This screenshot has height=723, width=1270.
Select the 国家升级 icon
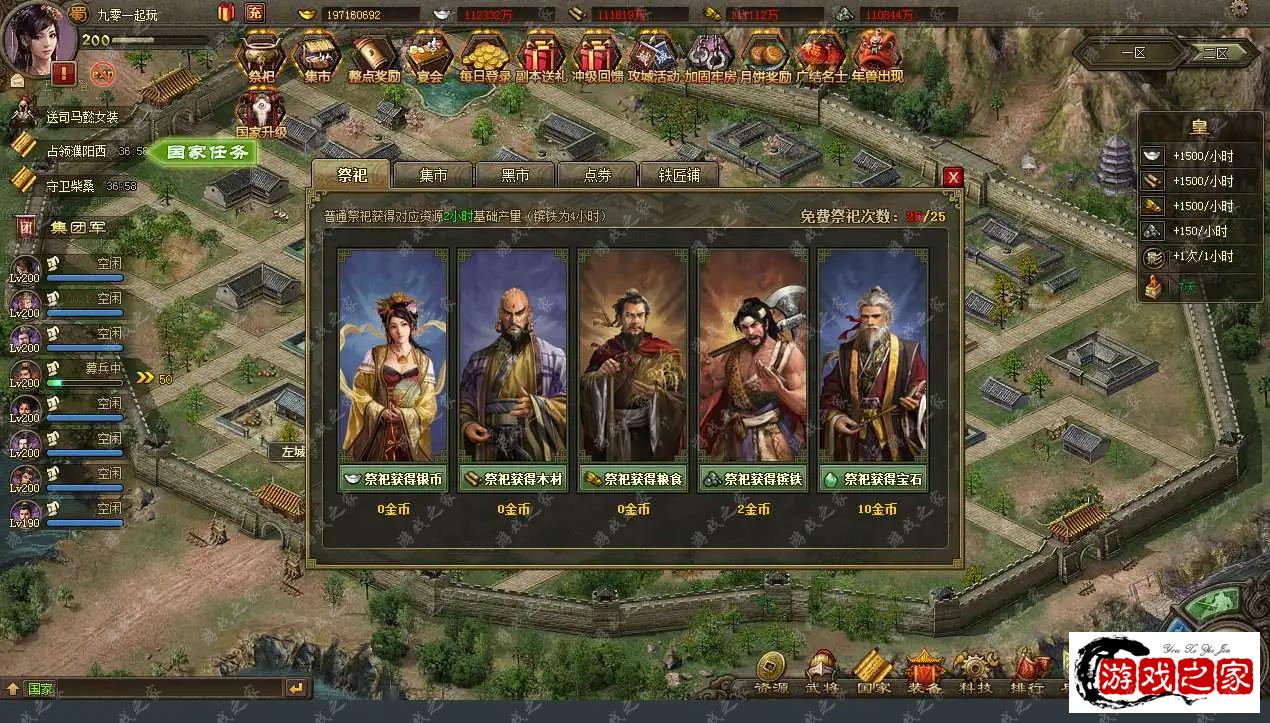(x=261, y=112)
